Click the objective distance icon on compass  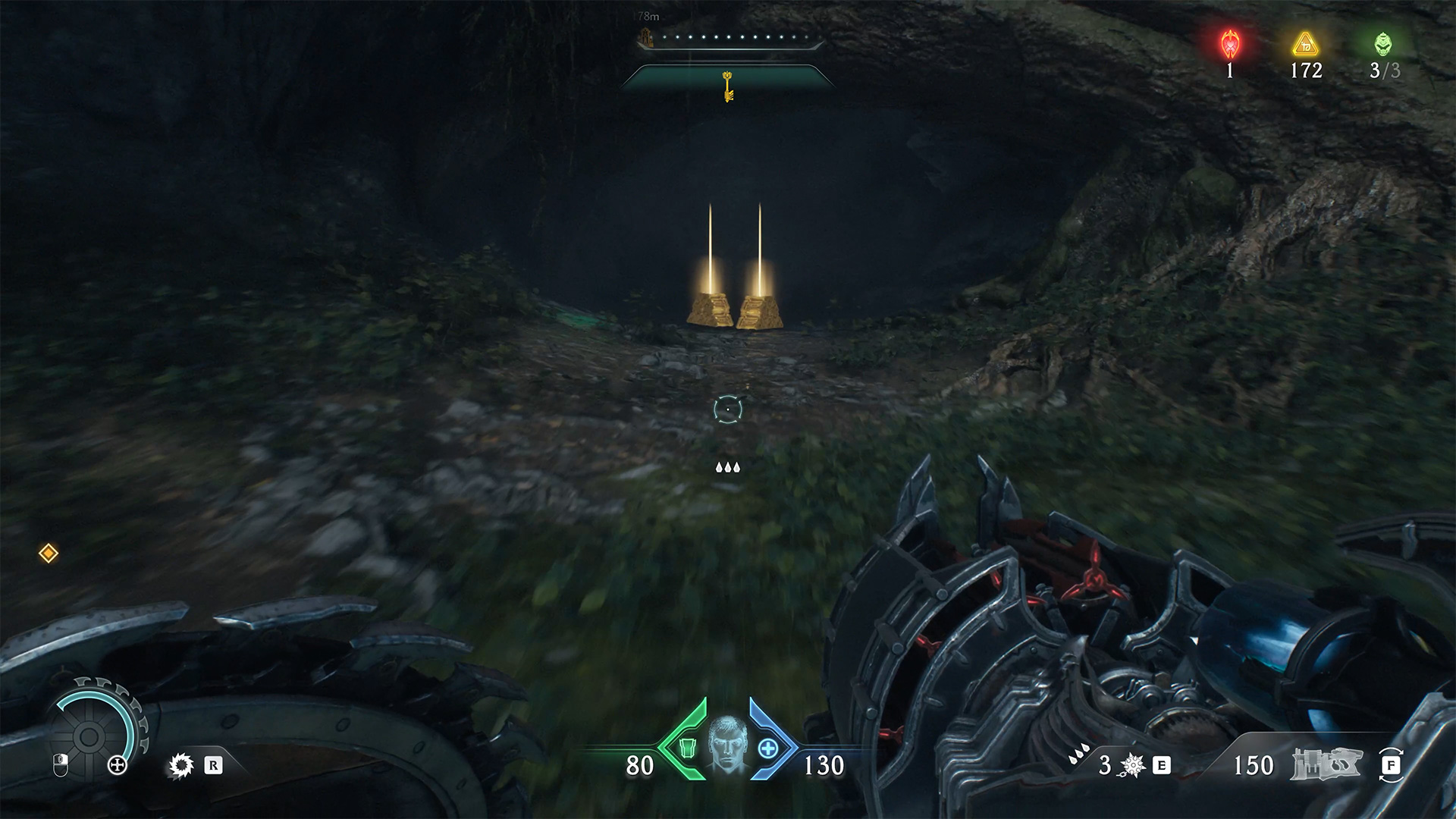point(646,36)
